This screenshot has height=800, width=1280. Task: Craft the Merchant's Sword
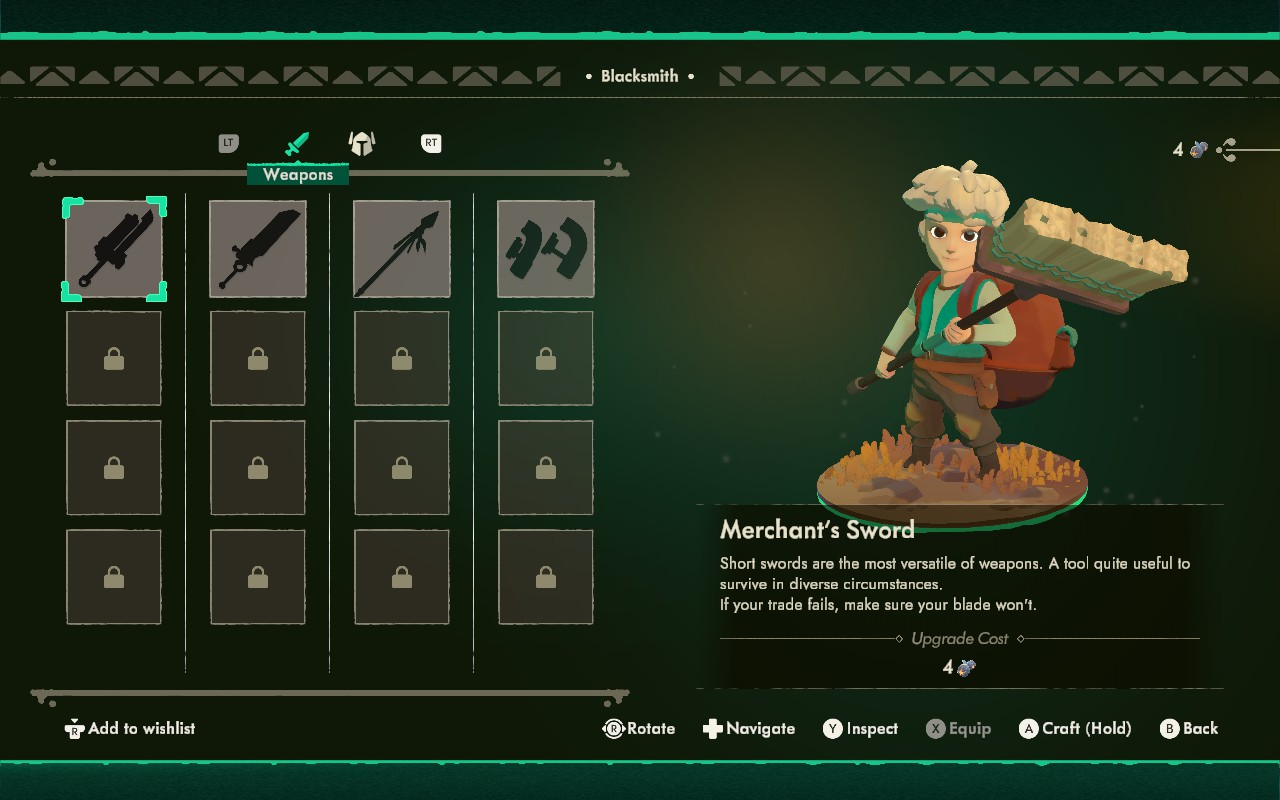click(x=1075, y=729)
